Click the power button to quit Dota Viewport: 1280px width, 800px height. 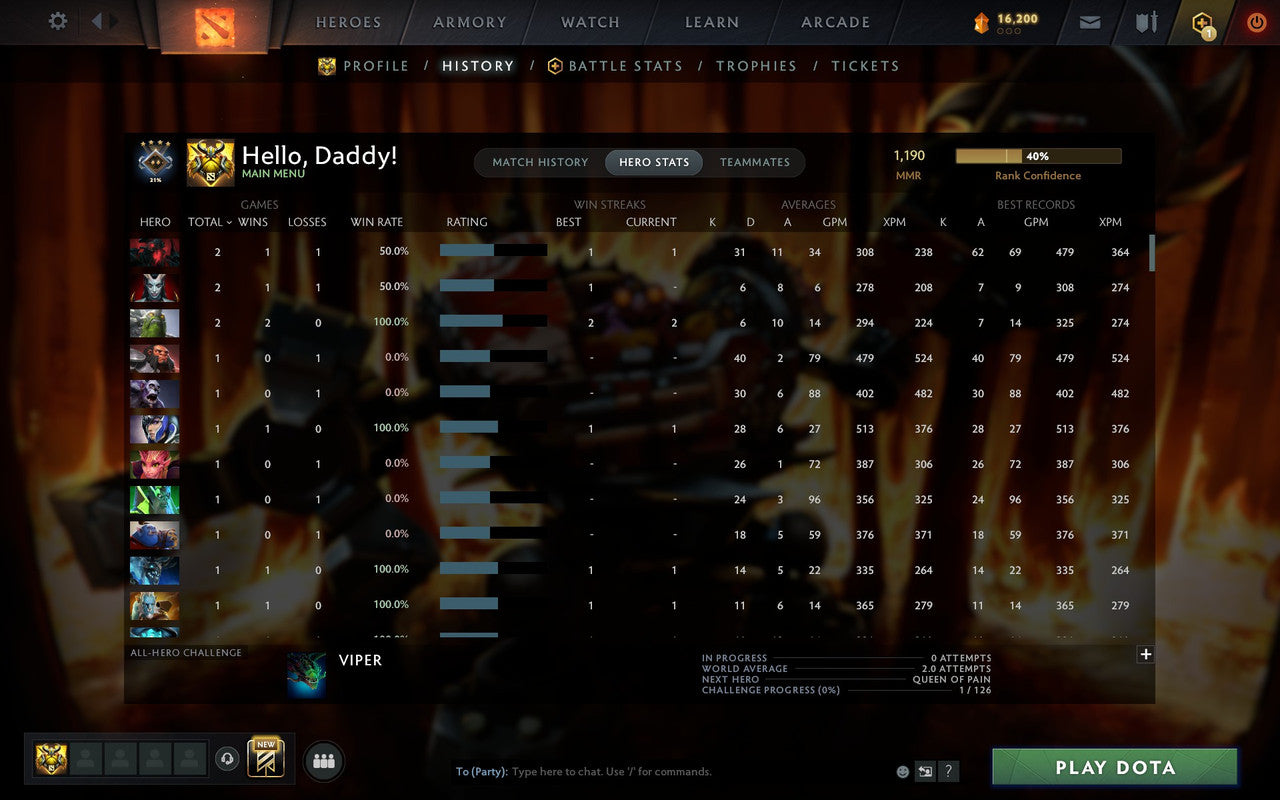[x=1255, y=21]
